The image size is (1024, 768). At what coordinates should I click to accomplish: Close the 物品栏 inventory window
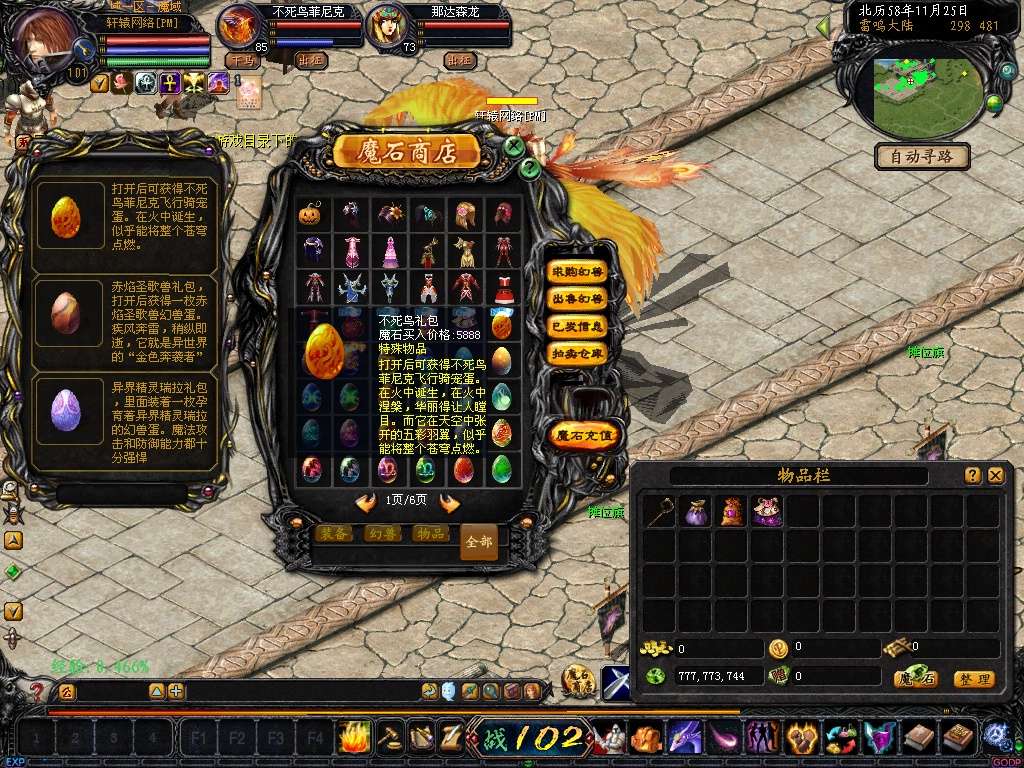(x=996, y=476)
